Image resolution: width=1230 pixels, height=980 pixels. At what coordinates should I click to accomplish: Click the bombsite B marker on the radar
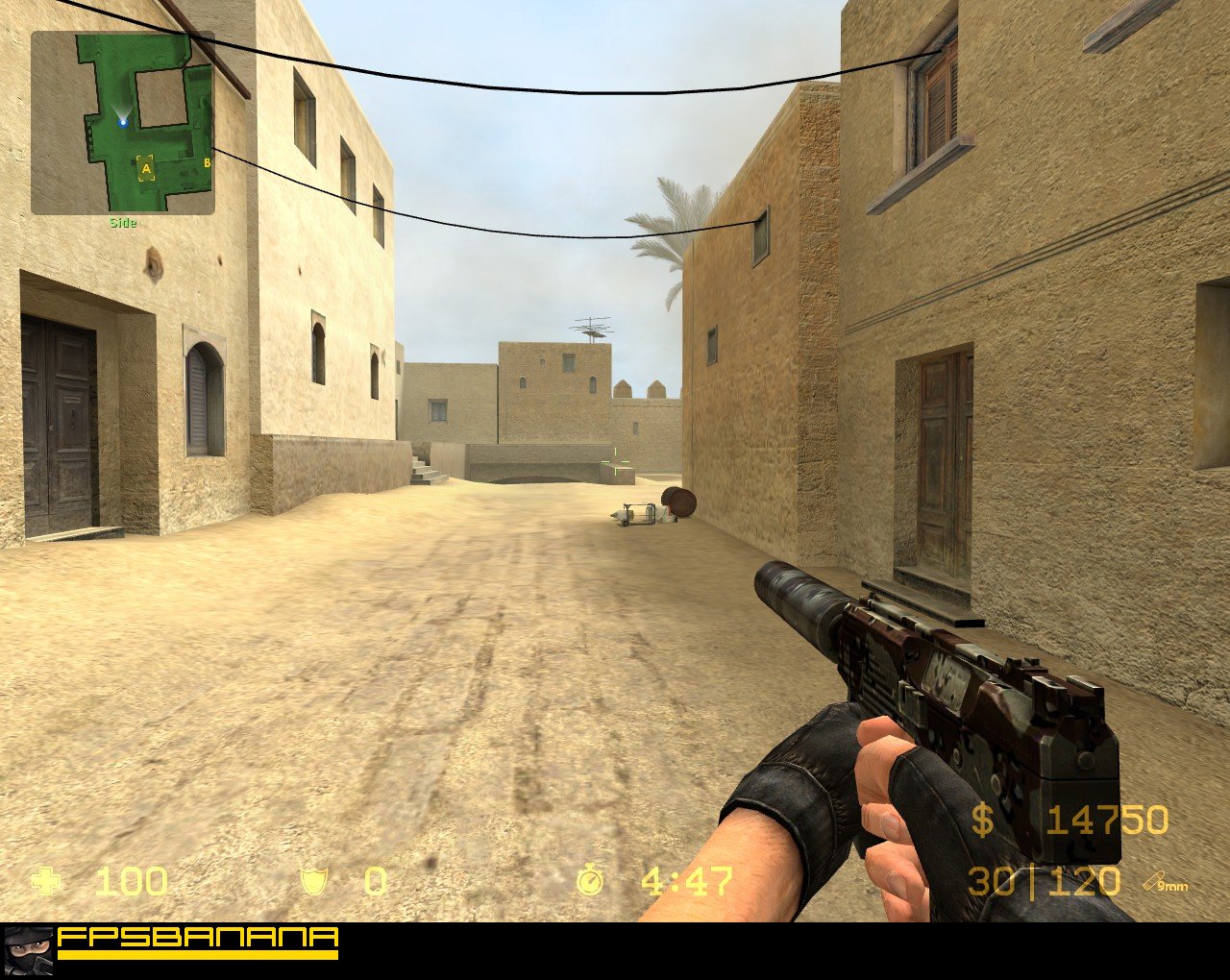[x=208, y=162]
